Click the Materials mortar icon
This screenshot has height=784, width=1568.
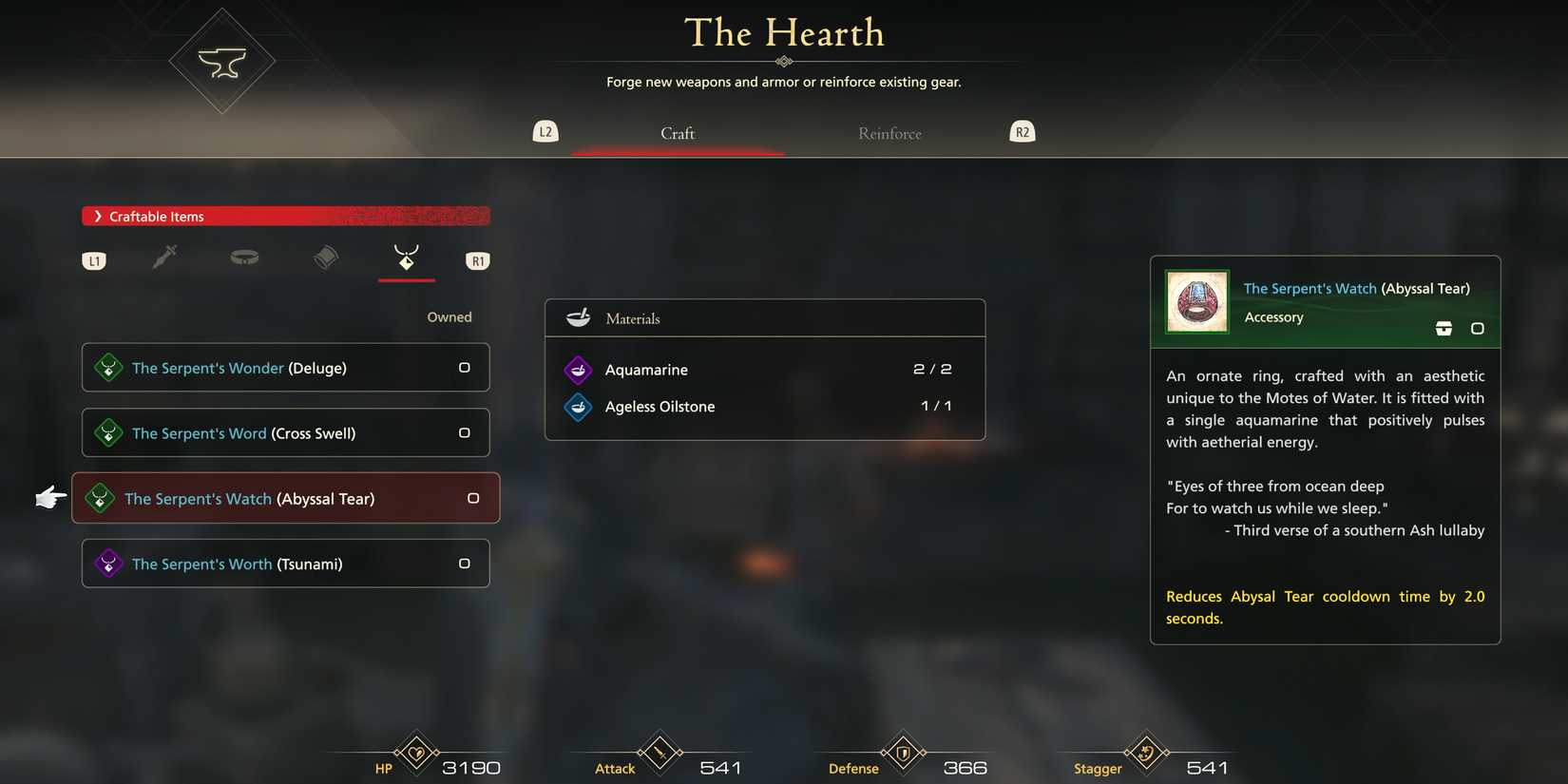pos(578,317)
